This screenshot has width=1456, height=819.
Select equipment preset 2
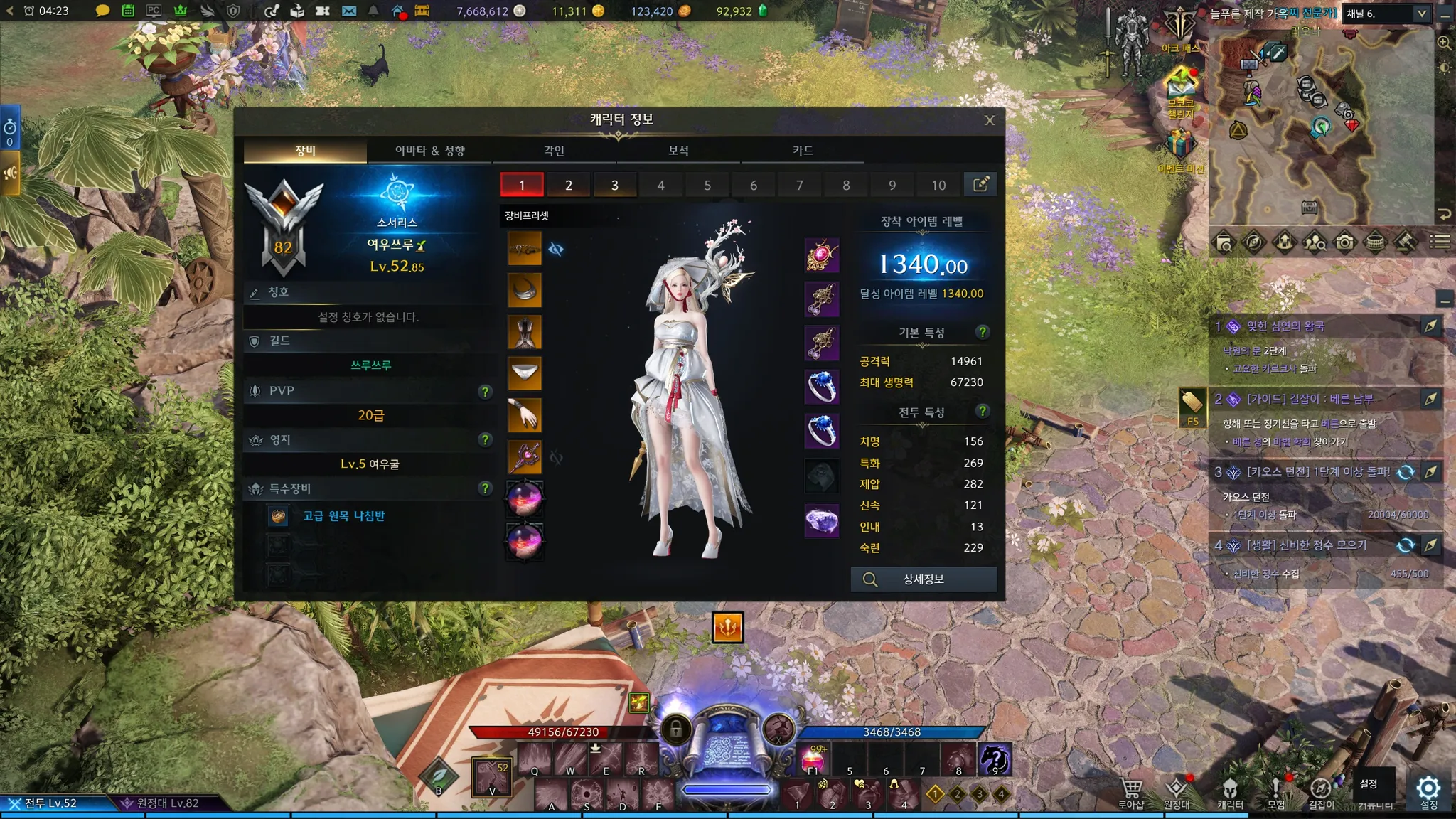click(x=568, y=185)
